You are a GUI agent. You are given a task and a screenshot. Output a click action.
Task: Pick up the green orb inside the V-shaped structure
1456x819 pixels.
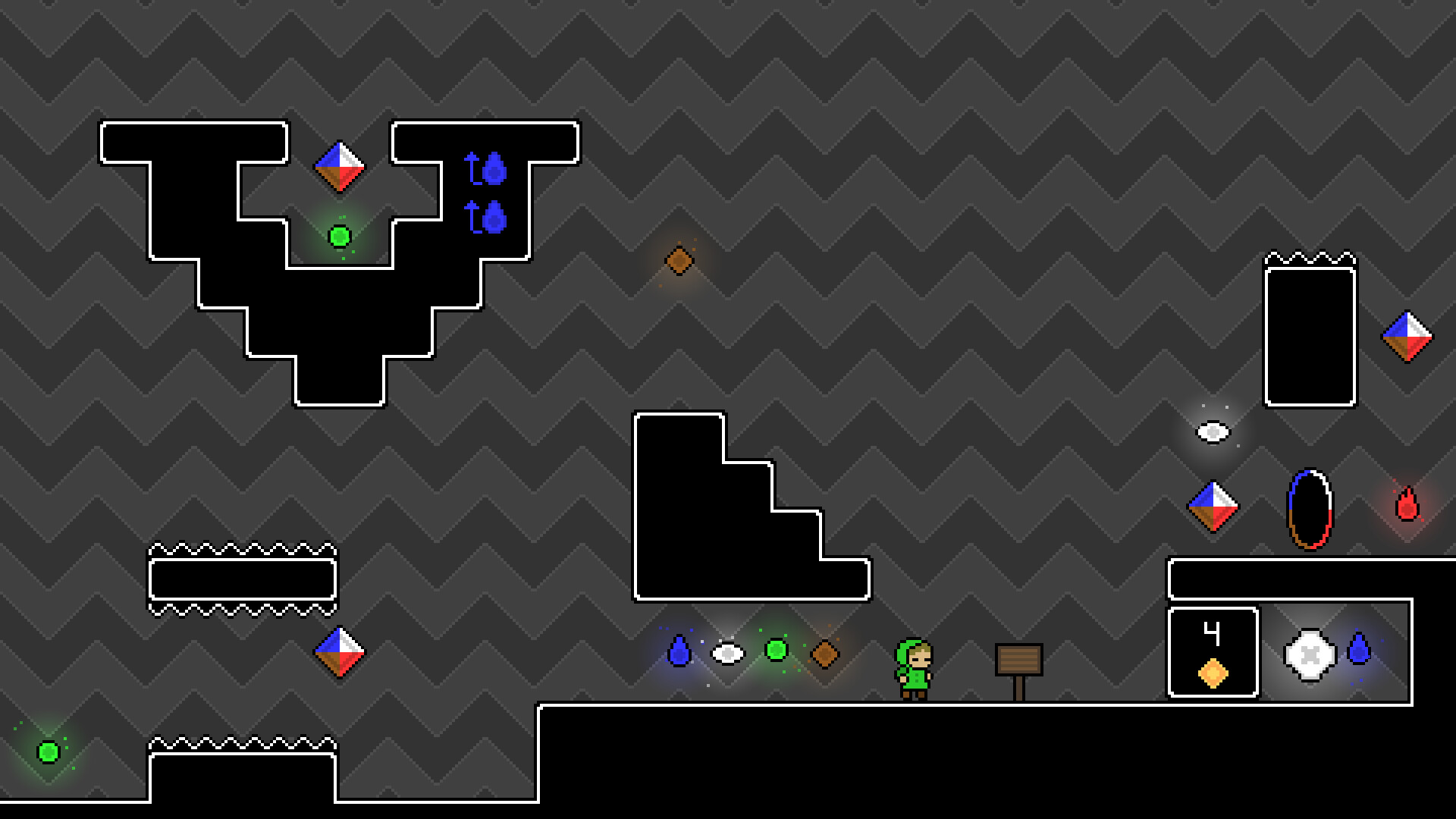coord(339,237)
